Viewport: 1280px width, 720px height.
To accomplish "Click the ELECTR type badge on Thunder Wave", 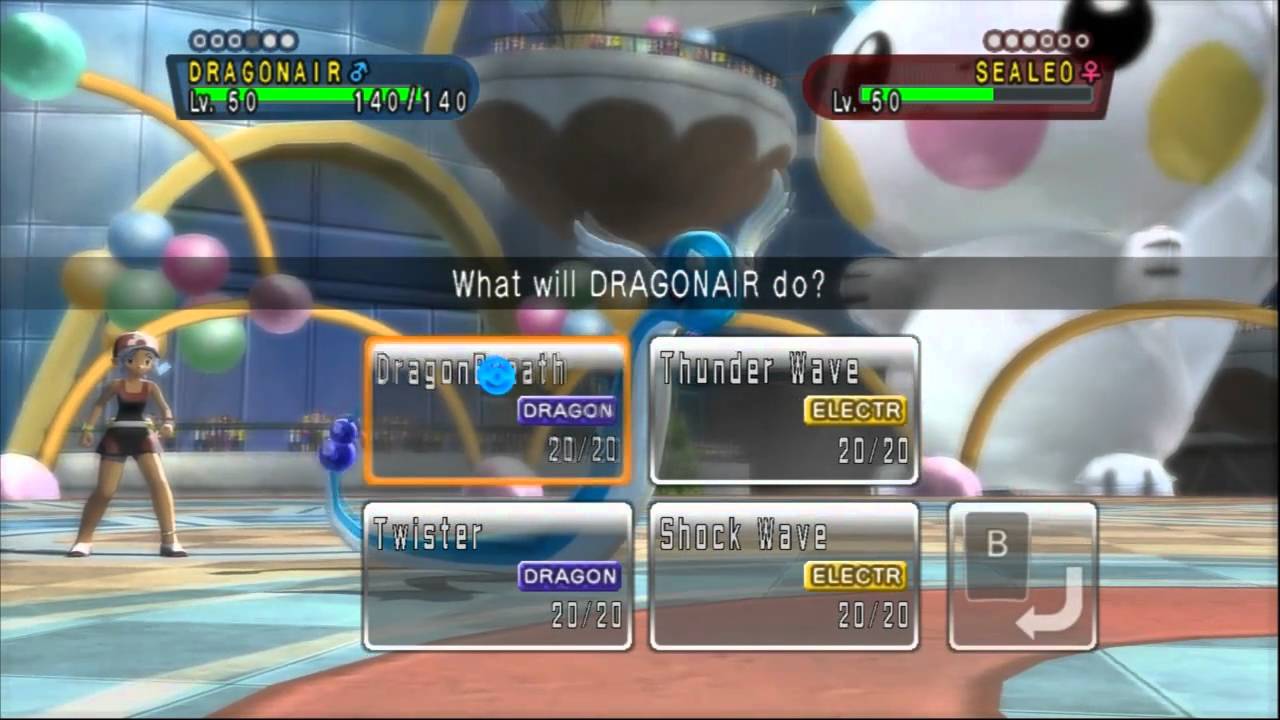I will [x=854, y=410].
